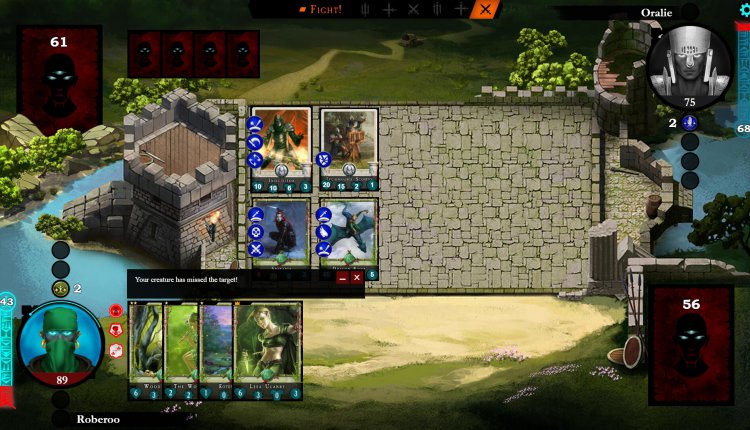The height and width of the screenshot is (430, 750).
Task: Click the blue mana icon beside Oralie
Action: (x=689, y=122)
